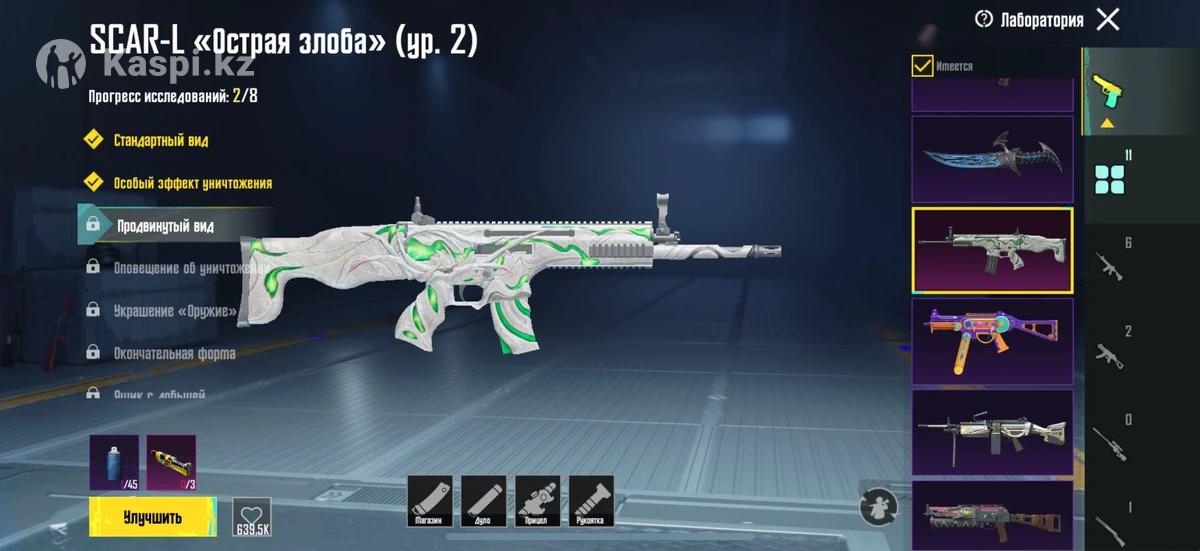Open the four-squares all-items category tab
This screenshot has height=551, width=1200.
(1109, 178)
